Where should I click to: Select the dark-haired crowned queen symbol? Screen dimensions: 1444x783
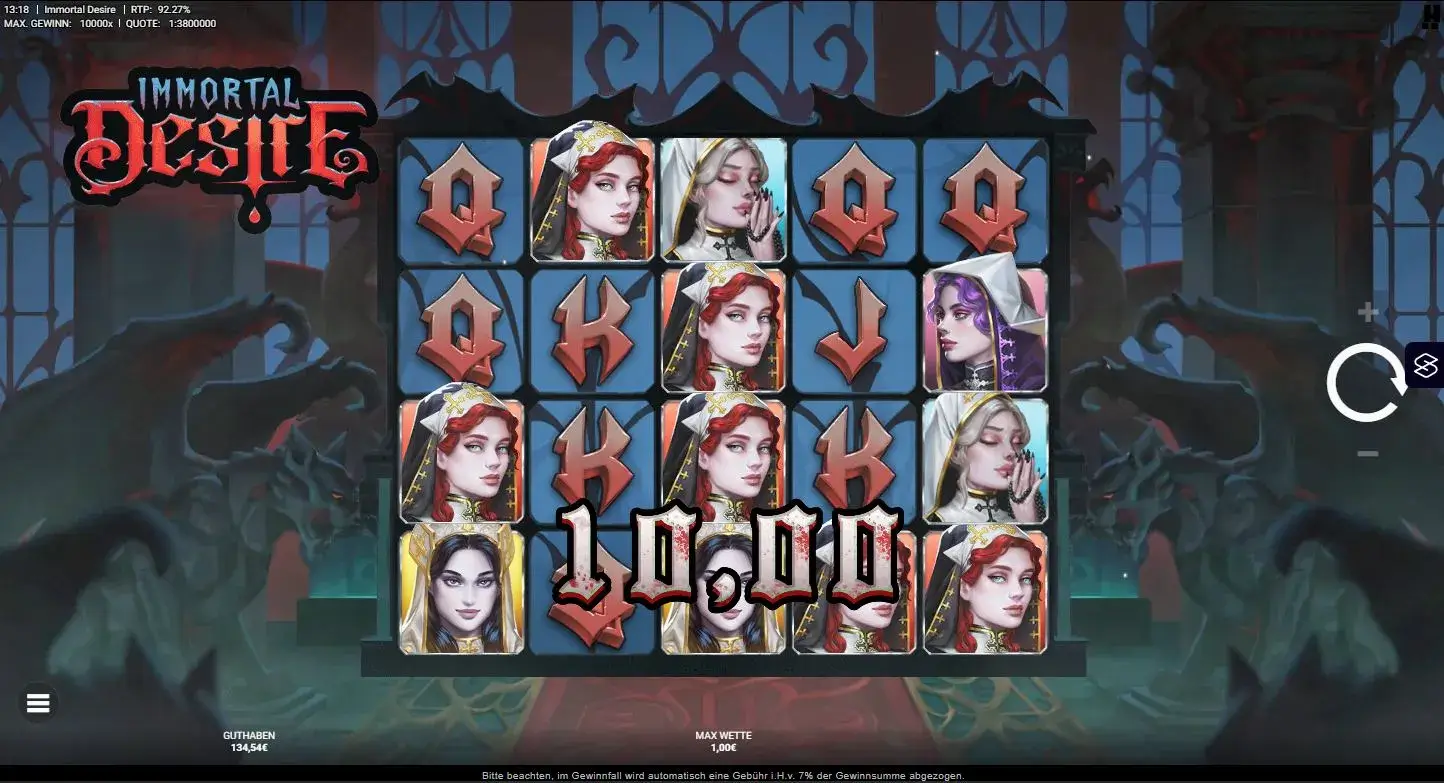(x=462, y=588)
